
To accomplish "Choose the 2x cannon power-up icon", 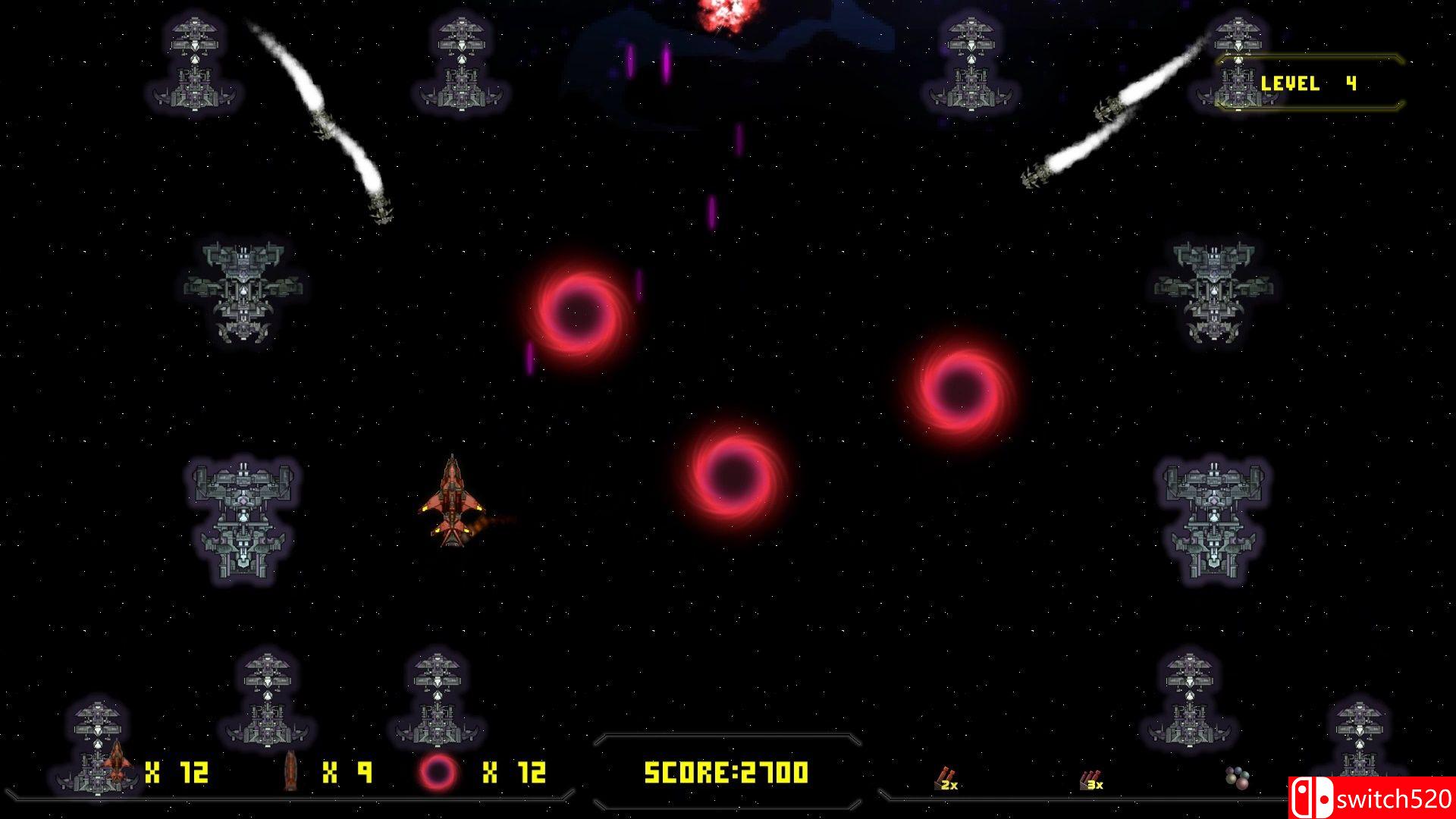I will click(x=946, y=778).
